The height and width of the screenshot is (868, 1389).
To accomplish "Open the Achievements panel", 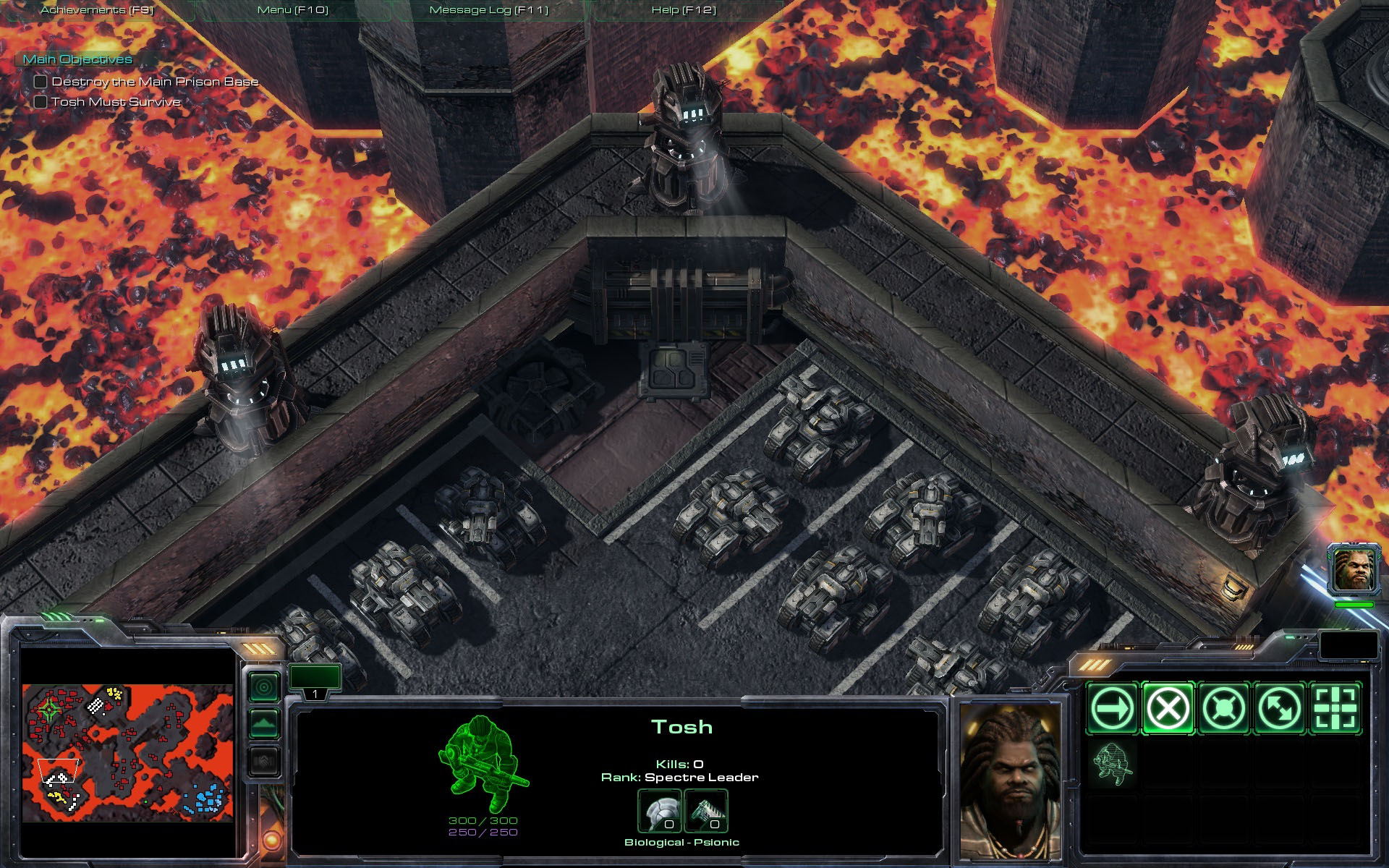I will pyautogui.click(x=97, y=10).
